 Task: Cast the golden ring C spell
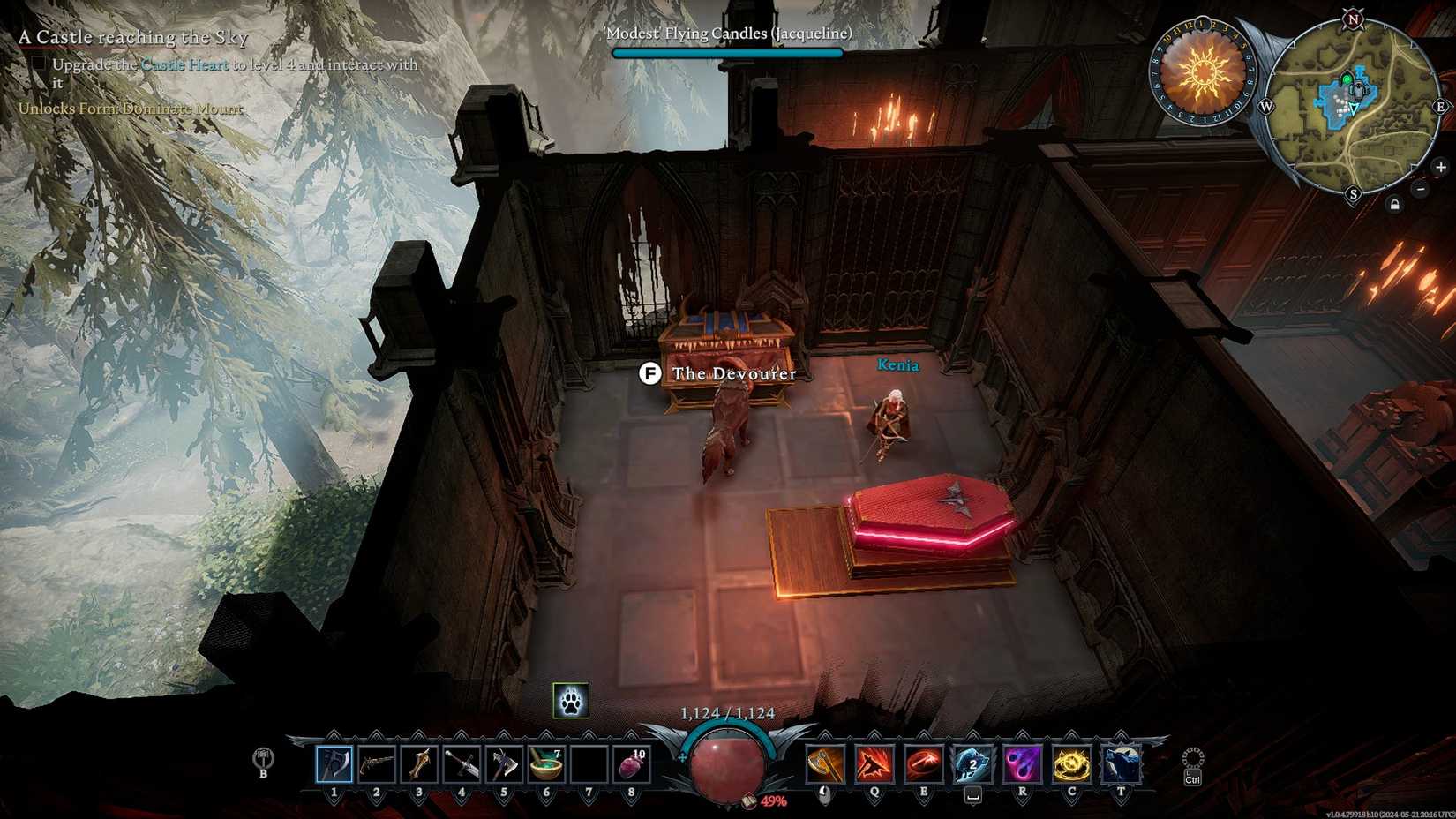pos(1071,764)
